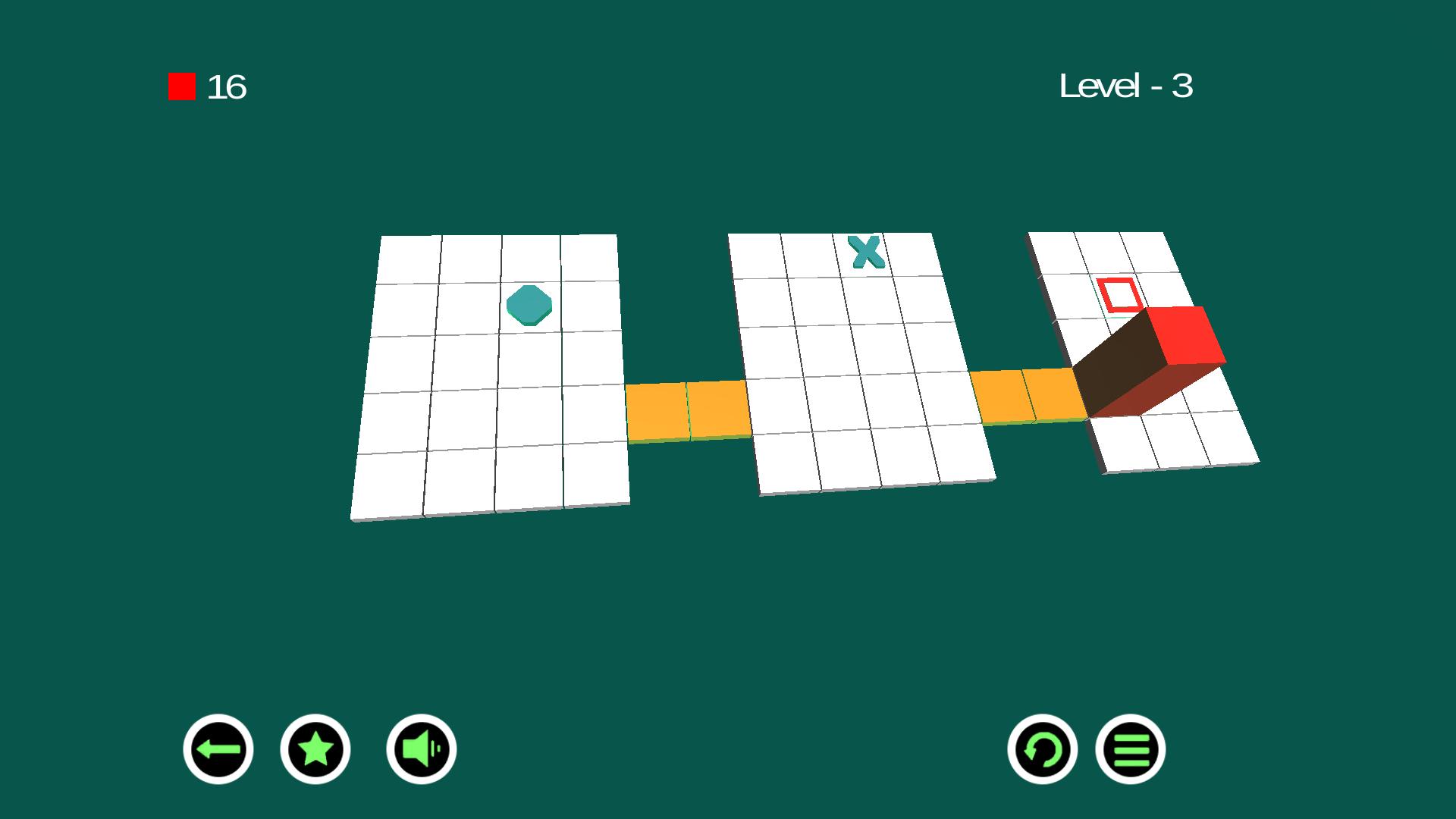Expand the level selection via star icon

click(316, 748)
